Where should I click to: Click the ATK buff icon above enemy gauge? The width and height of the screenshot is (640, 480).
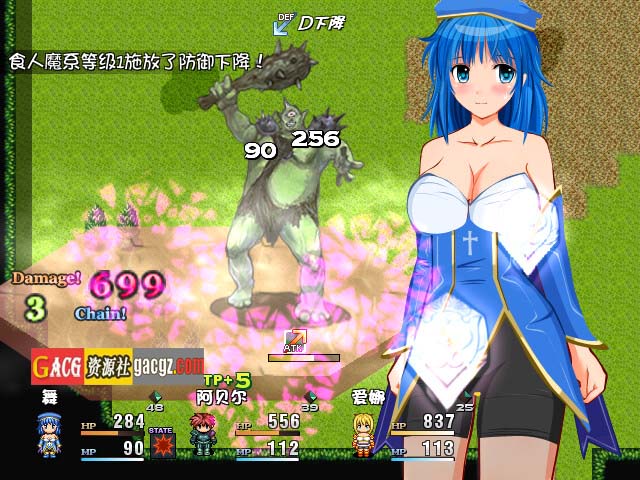(295, 339)
